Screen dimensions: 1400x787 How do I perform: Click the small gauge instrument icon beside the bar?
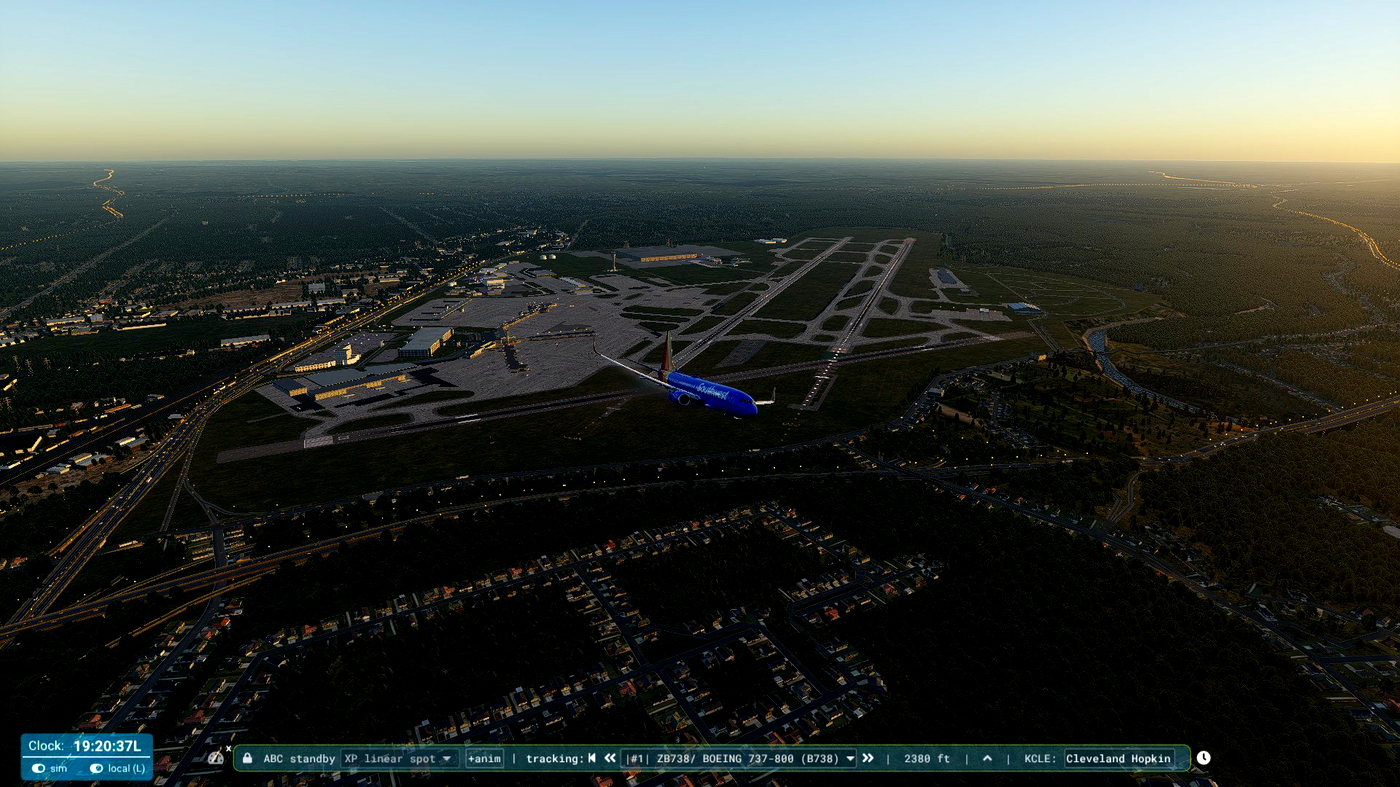[216, 758]
